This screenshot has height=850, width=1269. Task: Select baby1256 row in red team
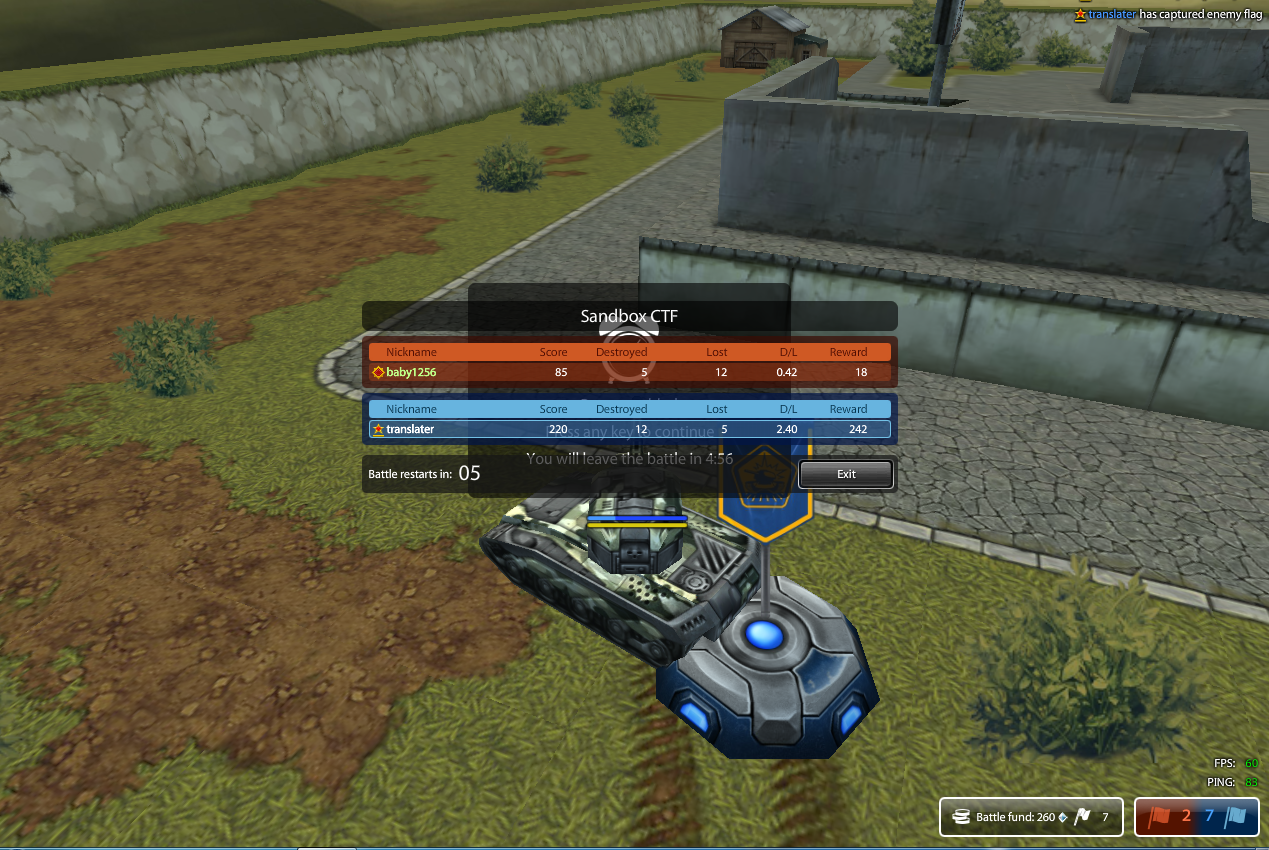pyautogui.click(x=629, y=372)
